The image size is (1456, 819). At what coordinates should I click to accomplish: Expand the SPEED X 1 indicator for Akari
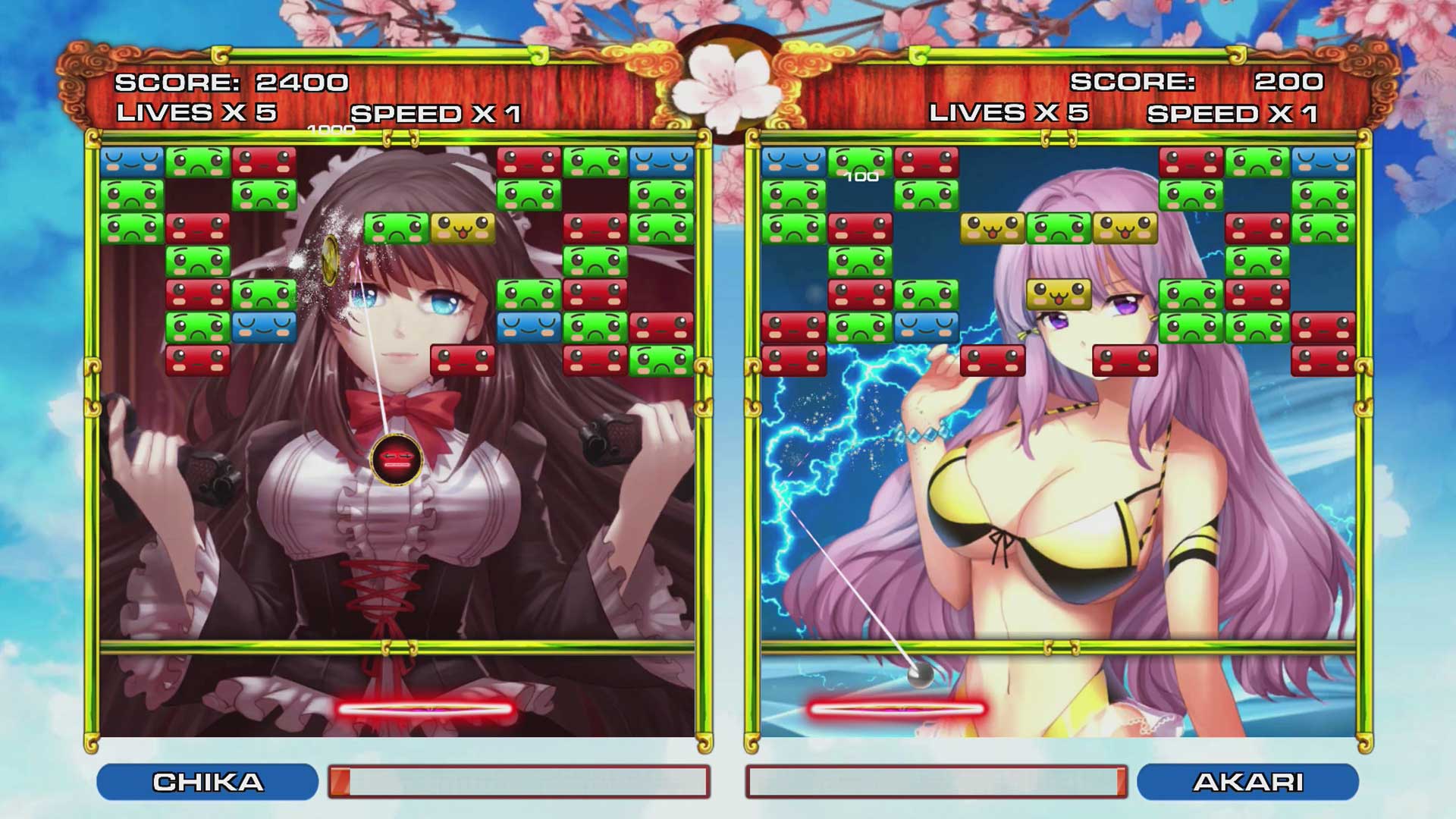point(1236,114)
